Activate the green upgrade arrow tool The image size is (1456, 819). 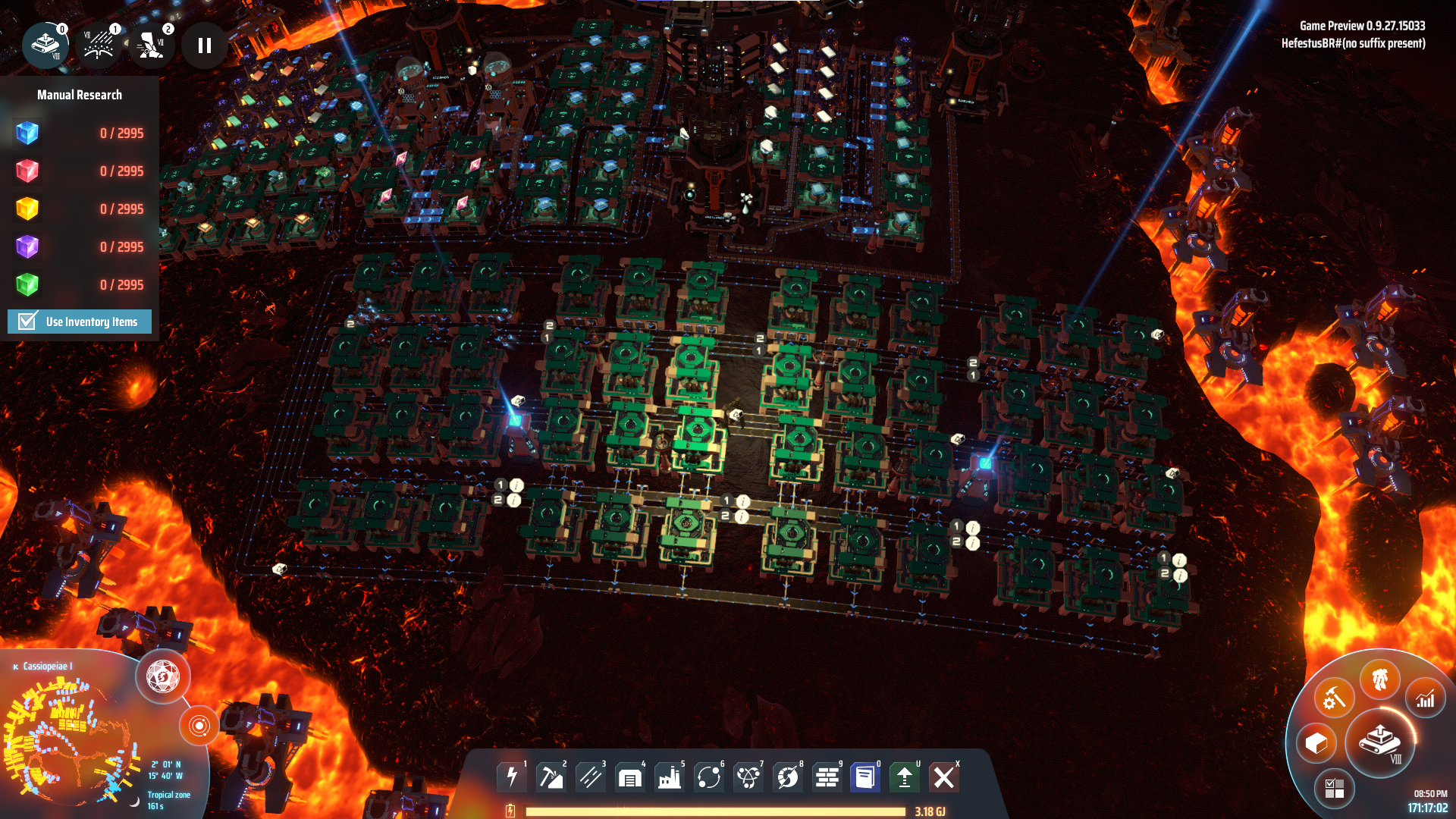[x=905, y=777]
